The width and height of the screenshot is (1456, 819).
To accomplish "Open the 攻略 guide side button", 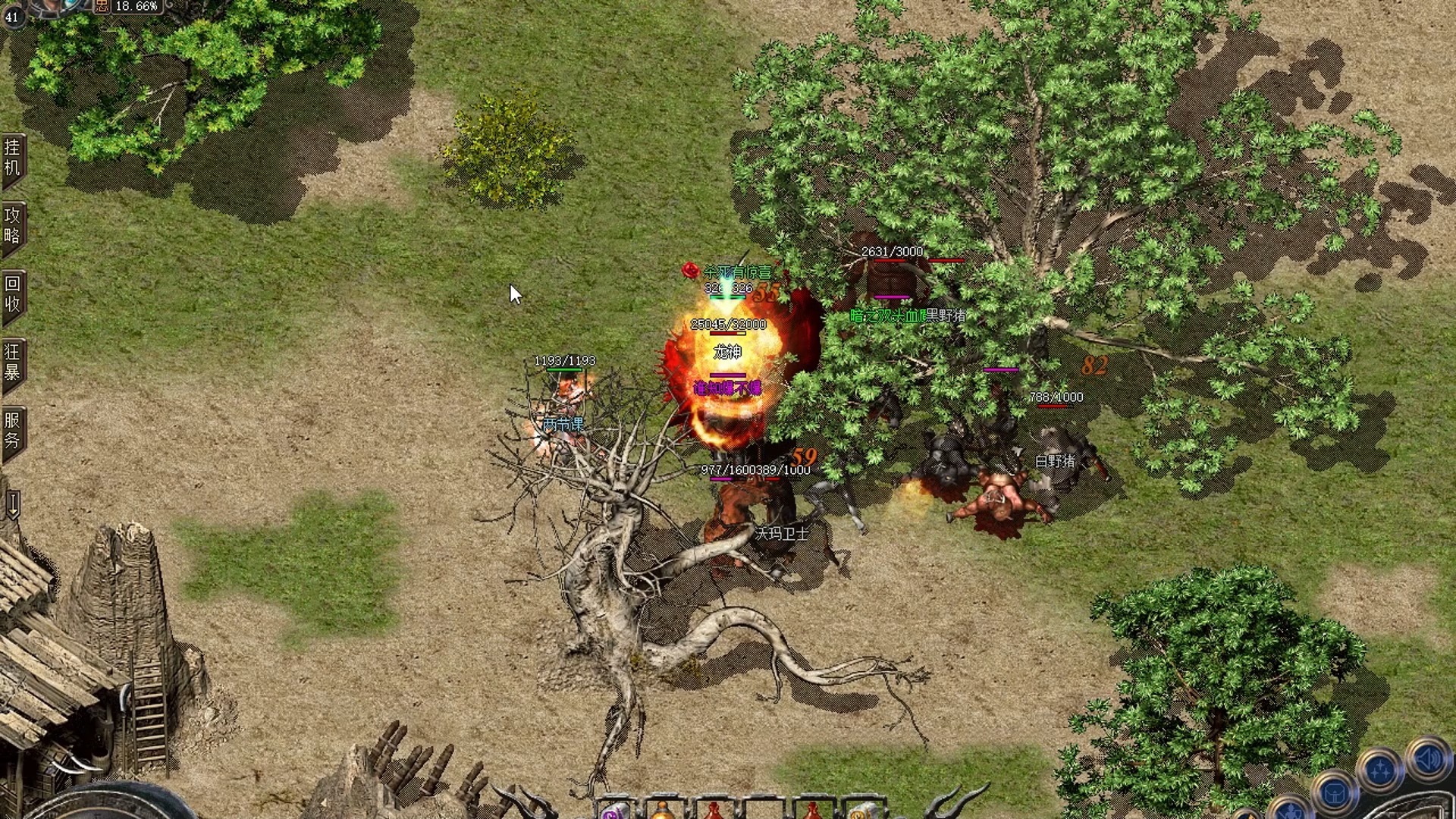I will [x=13, y=225].
